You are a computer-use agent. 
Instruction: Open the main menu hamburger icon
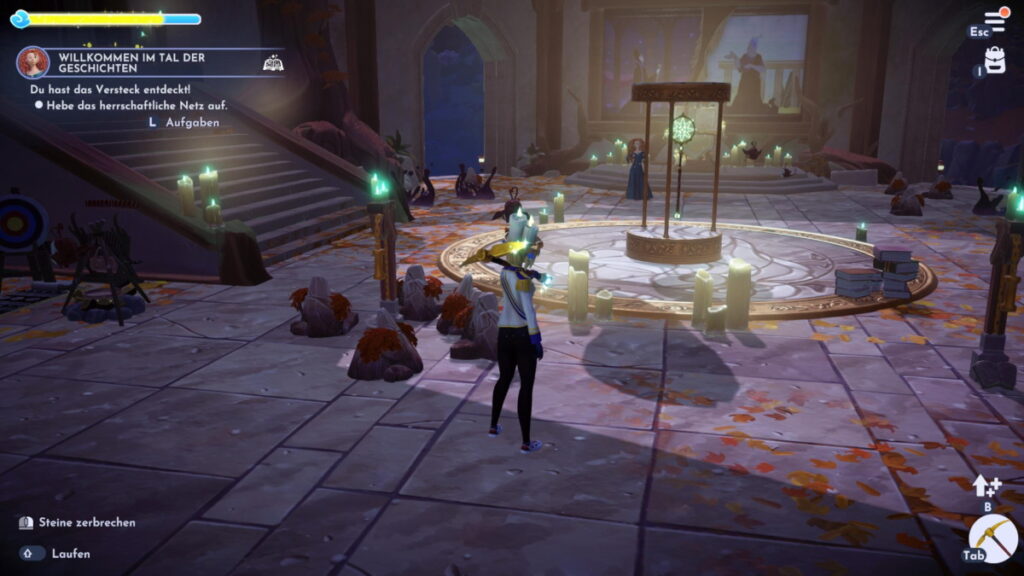click(x=995, y=20)
